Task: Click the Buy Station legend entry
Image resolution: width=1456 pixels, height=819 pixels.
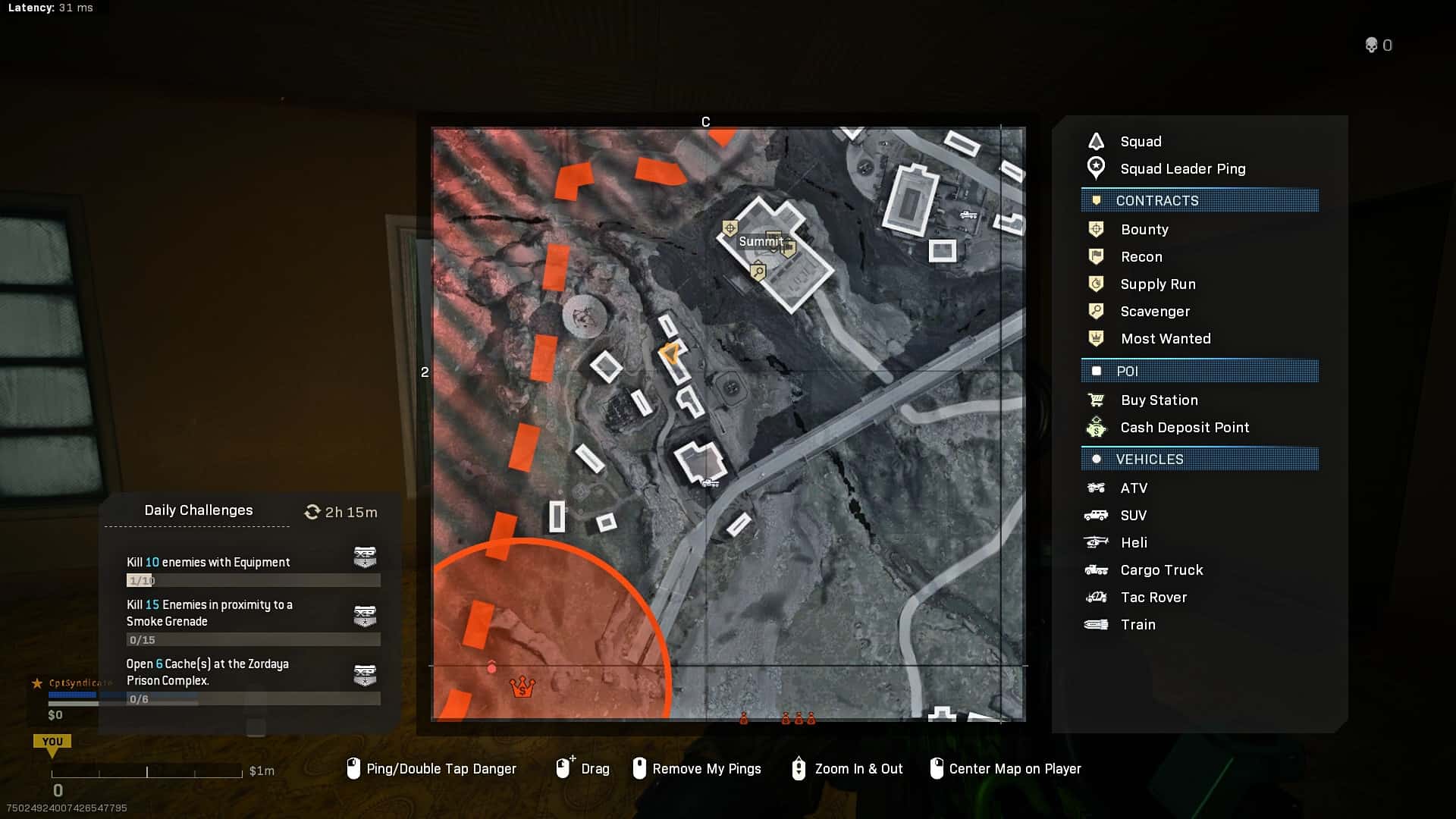Action: tap(1159, 400)
